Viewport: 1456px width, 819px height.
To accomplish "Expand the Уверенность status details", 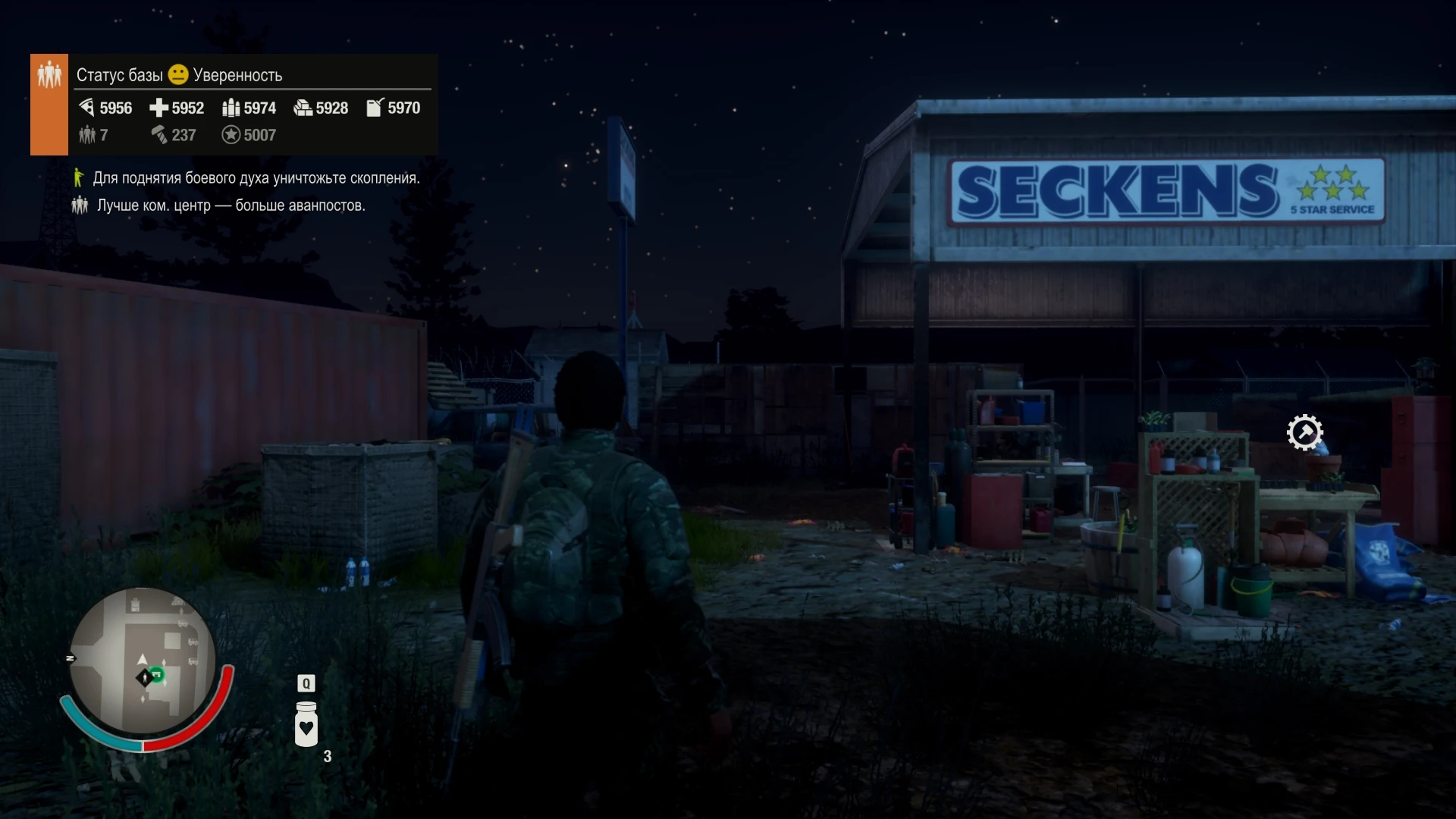I will pos(237,74).
